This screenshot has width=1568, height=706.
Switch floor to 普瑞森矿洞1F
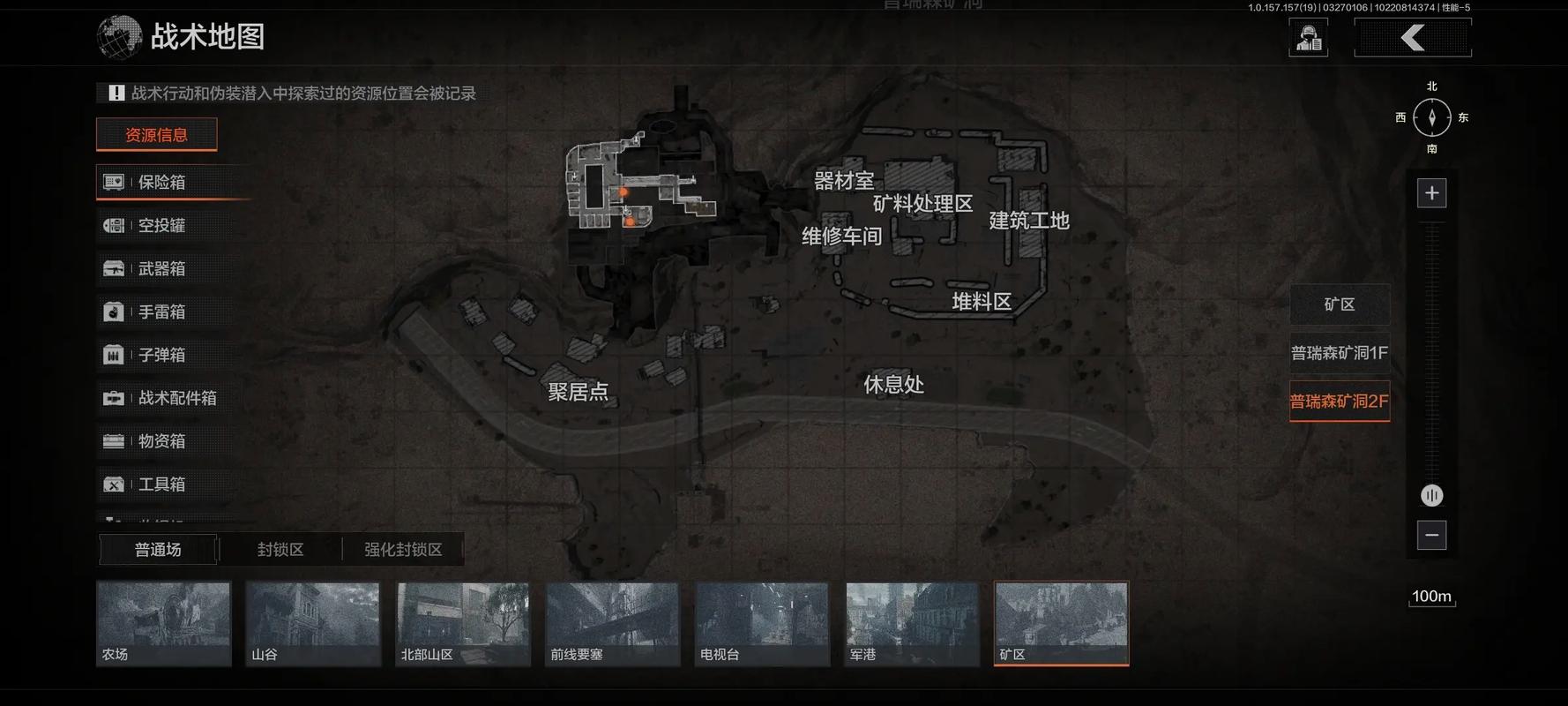click(1339, 352)
